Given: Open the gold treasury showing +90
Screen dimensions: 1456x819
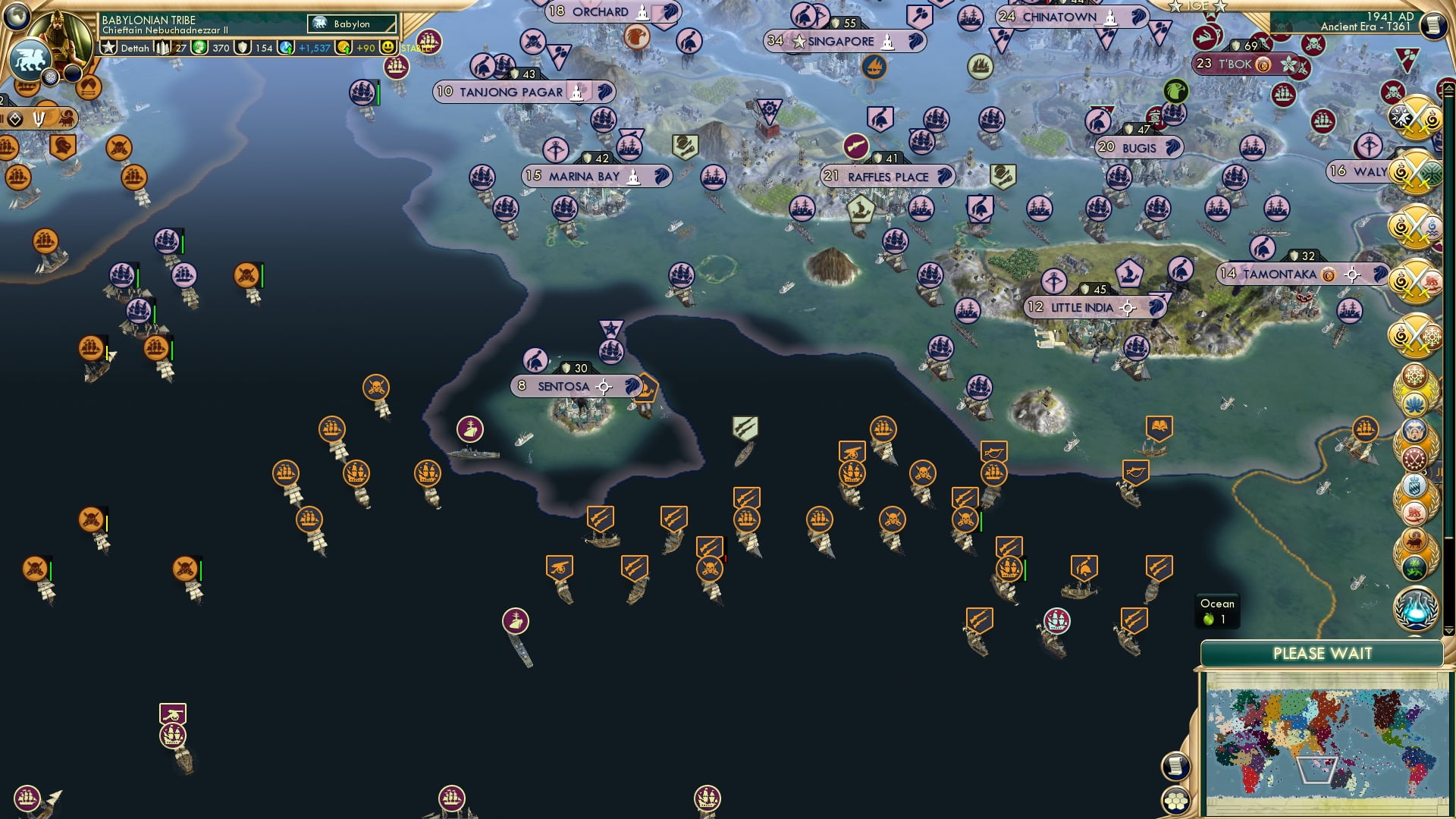Looking at the screenshot, I should click(x=343, y=48).
